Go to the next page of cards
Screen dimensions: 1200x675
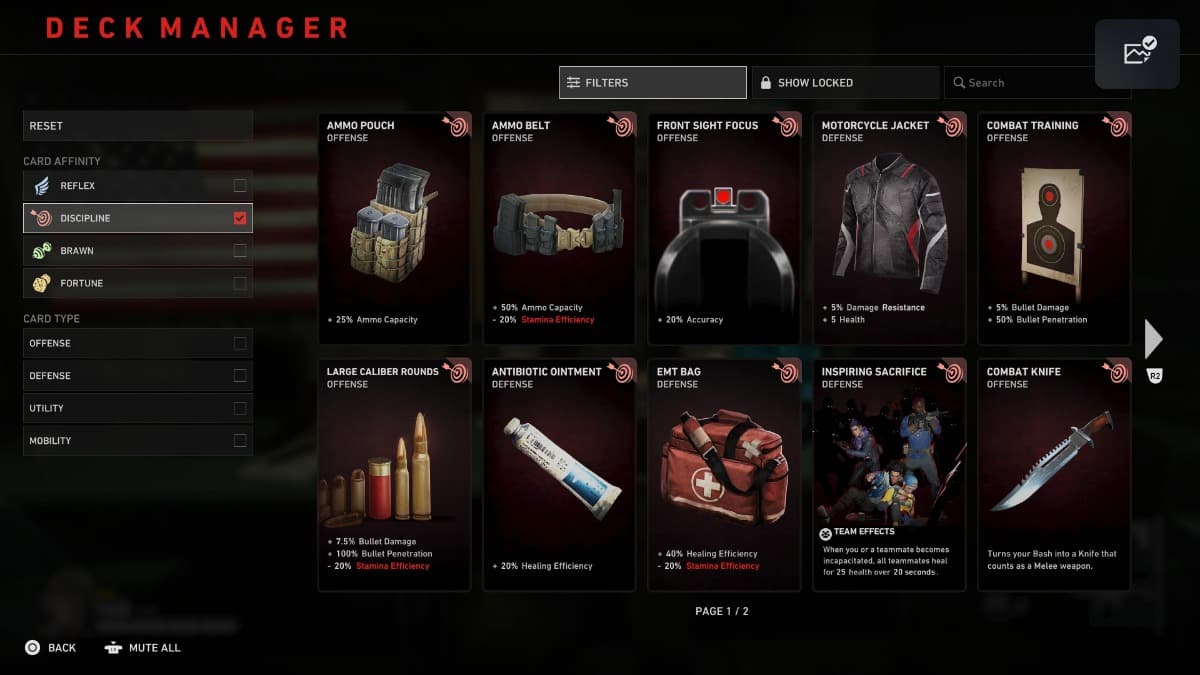click(1154, 340)
